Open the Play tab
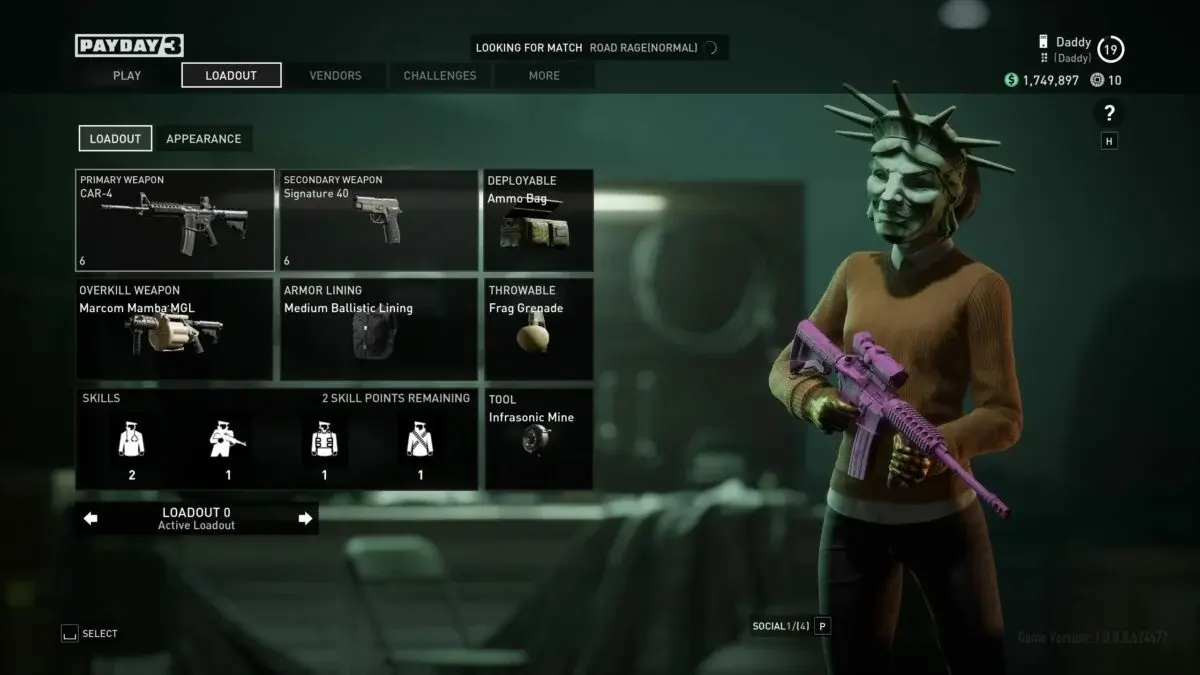This screenshot has height=675, width=1200. [127, 75]
